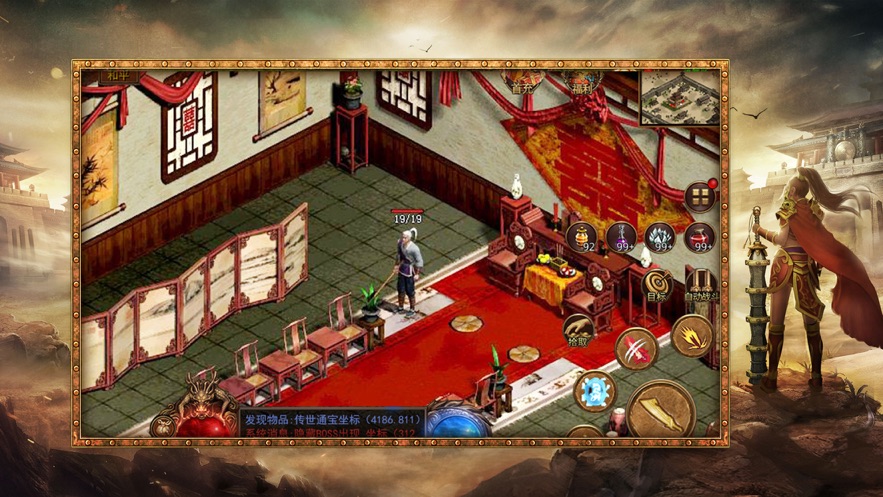Tap the 拾取 pickup hand button
The width and height of the screenshot is (883, 497).
point(580,332)
